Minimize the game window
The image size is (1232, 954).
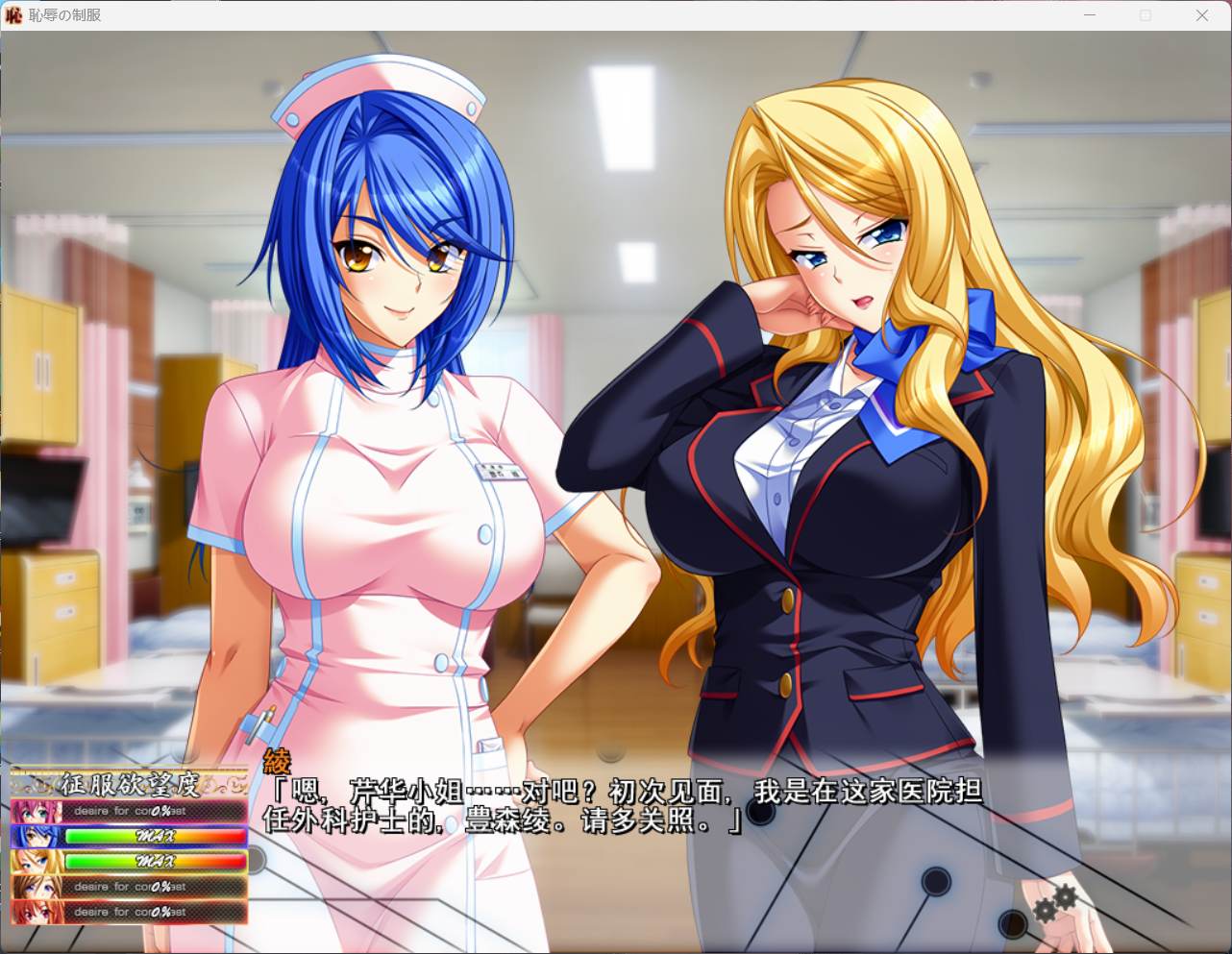1089,14
